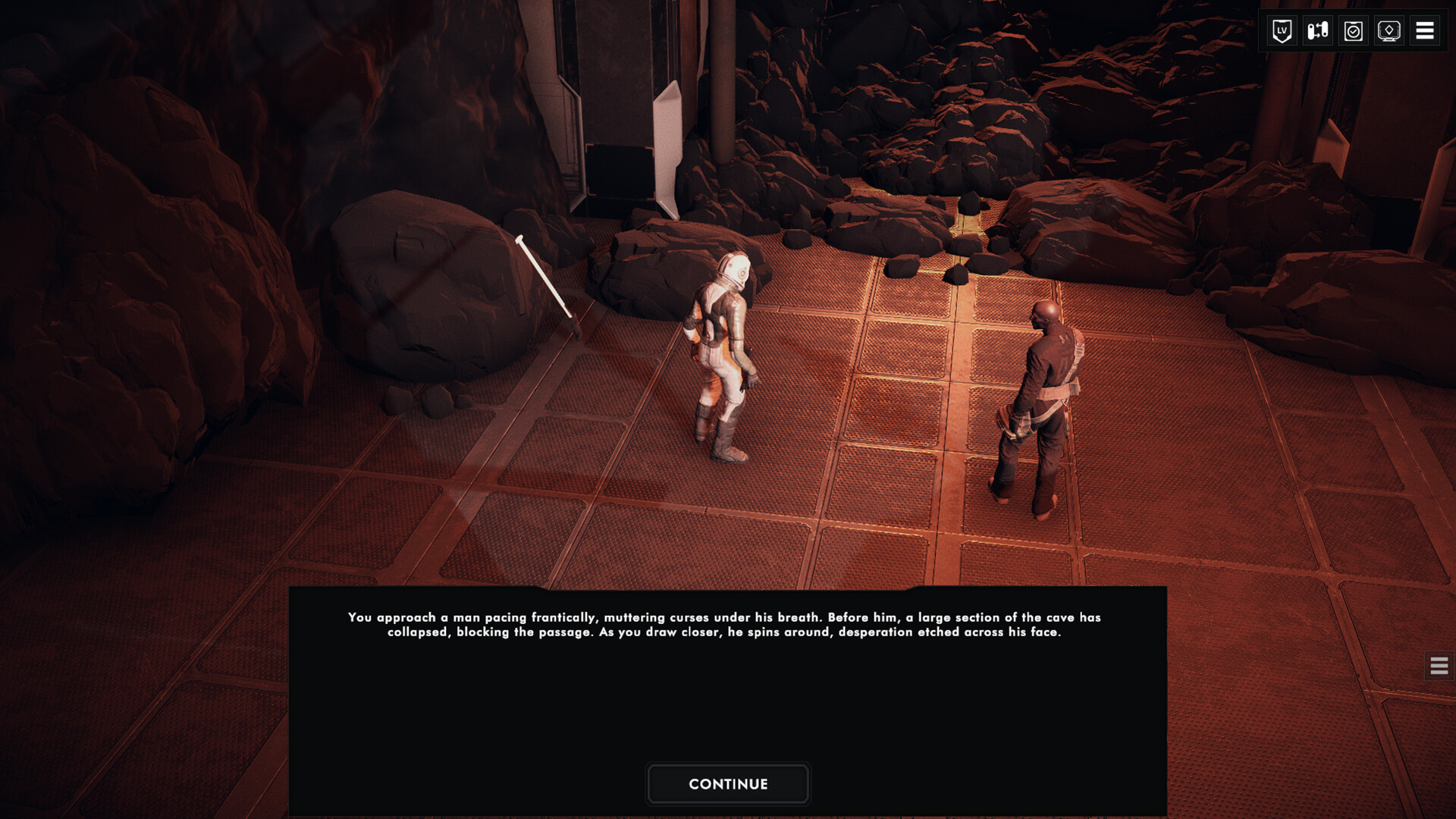Open the hamburger main menu in top-right corner
This screenshot has height=819, width=1456.
pyautogui.click(x=1424, y=31)
